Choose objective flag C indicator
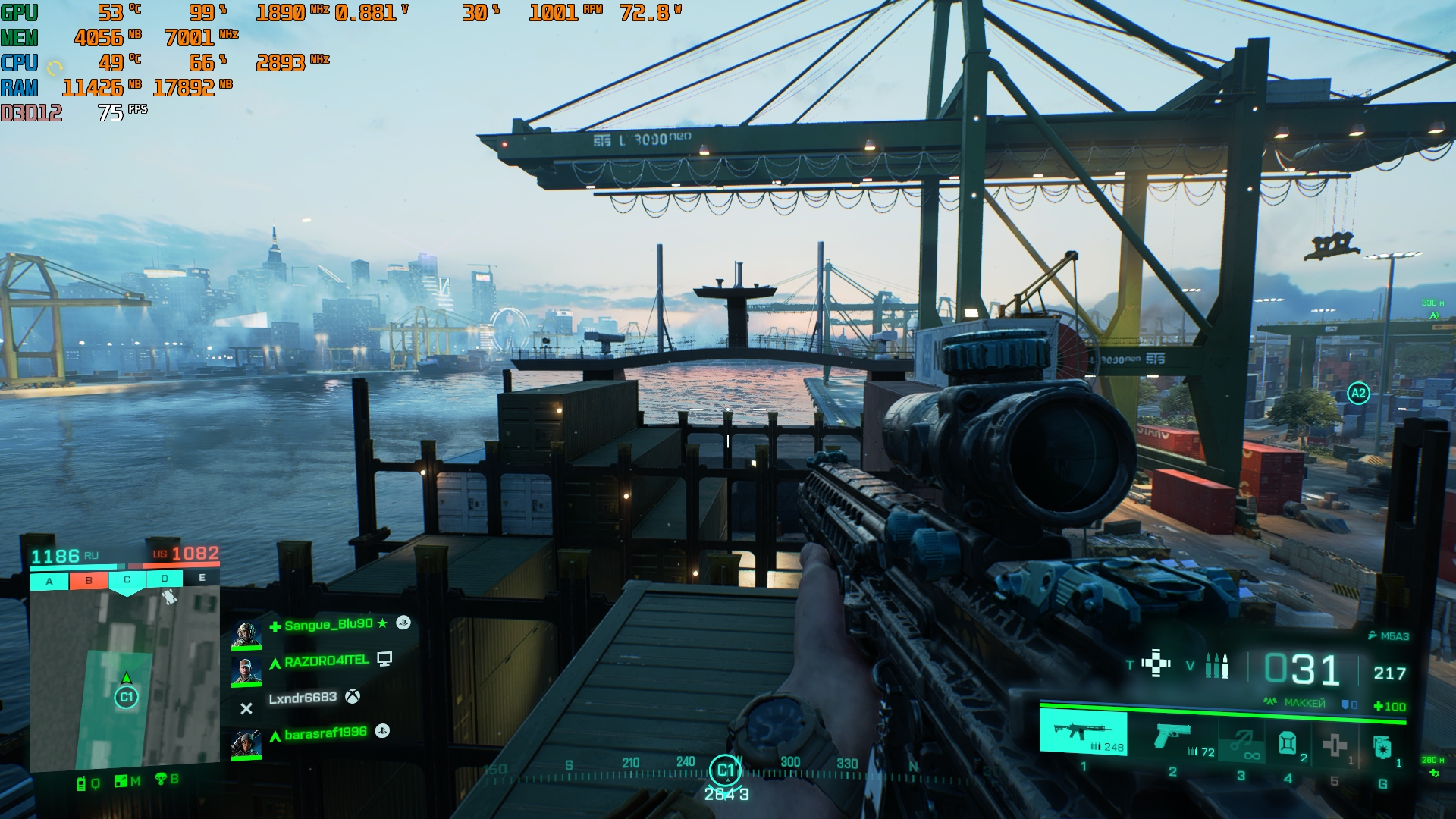This screenshot has width=1456, height=819. (127, 580)
